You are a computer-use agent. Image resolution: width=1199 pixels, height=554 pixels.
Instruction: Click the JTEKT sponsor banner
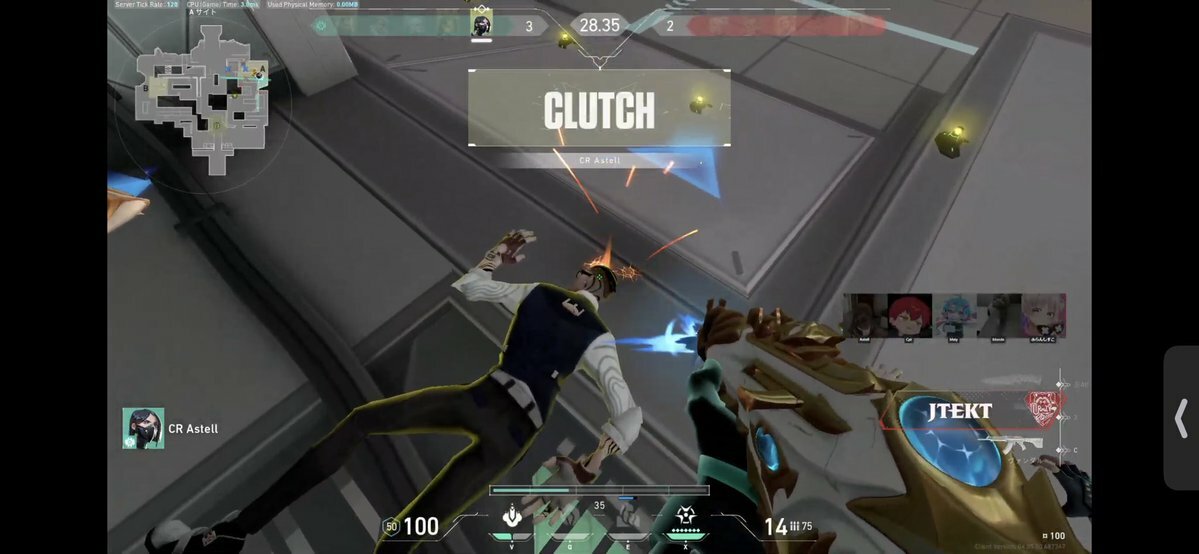tap(958, 411)
